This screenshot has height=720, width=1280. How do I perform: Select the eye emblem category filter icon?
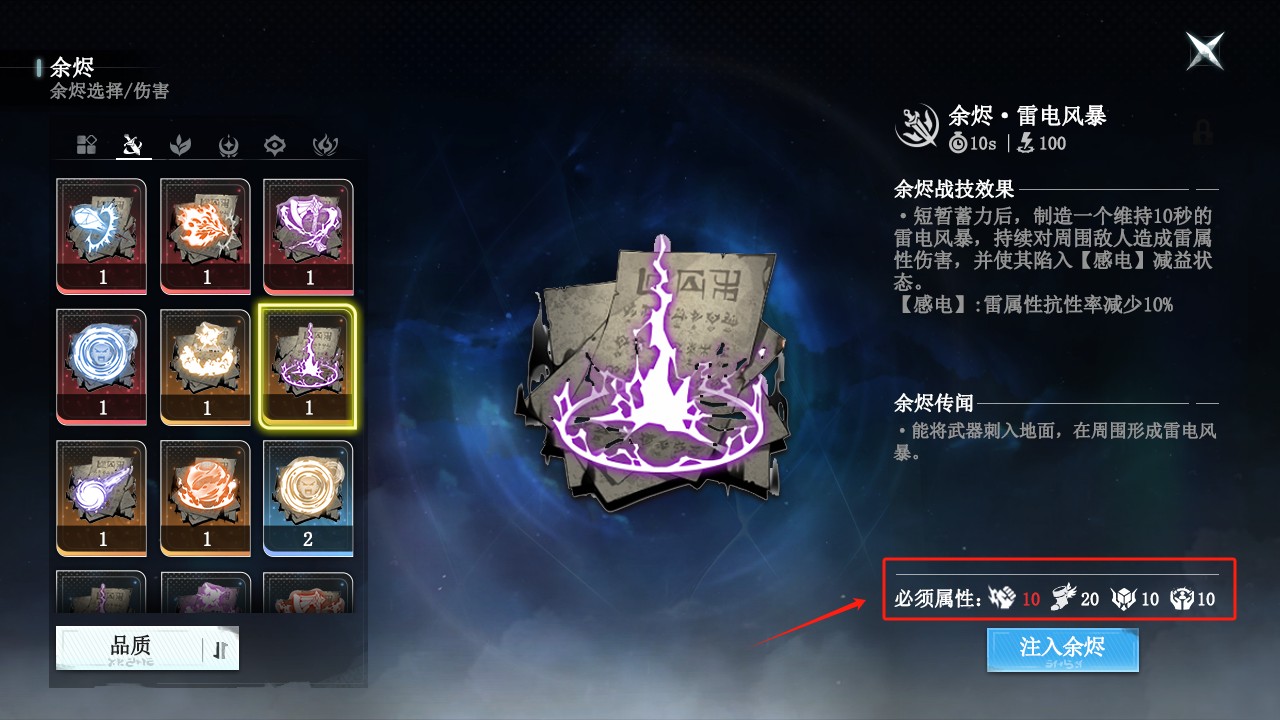coord(275,143)
